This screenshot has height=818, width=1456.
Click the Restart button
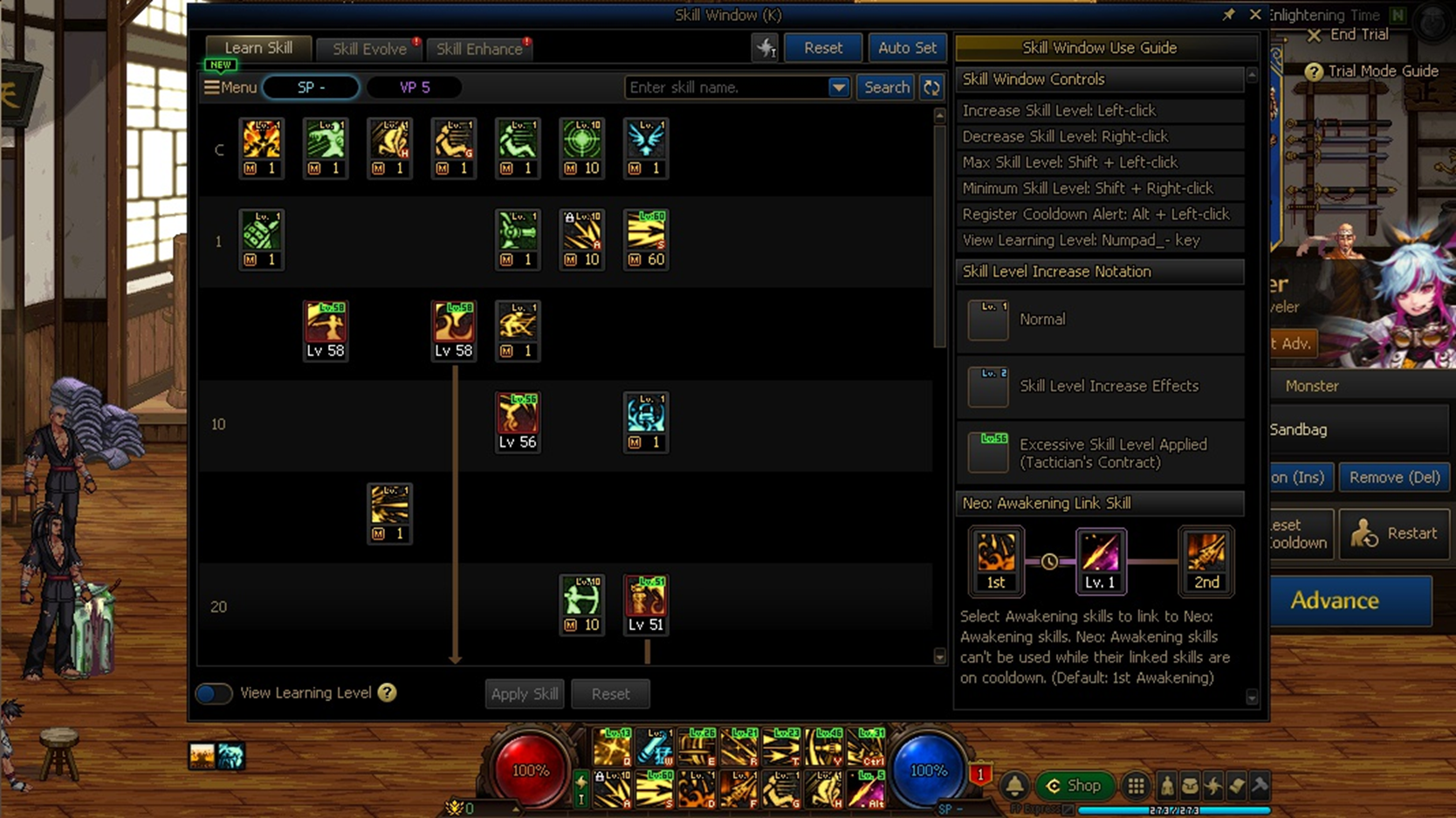click(x=1394, y=533)
